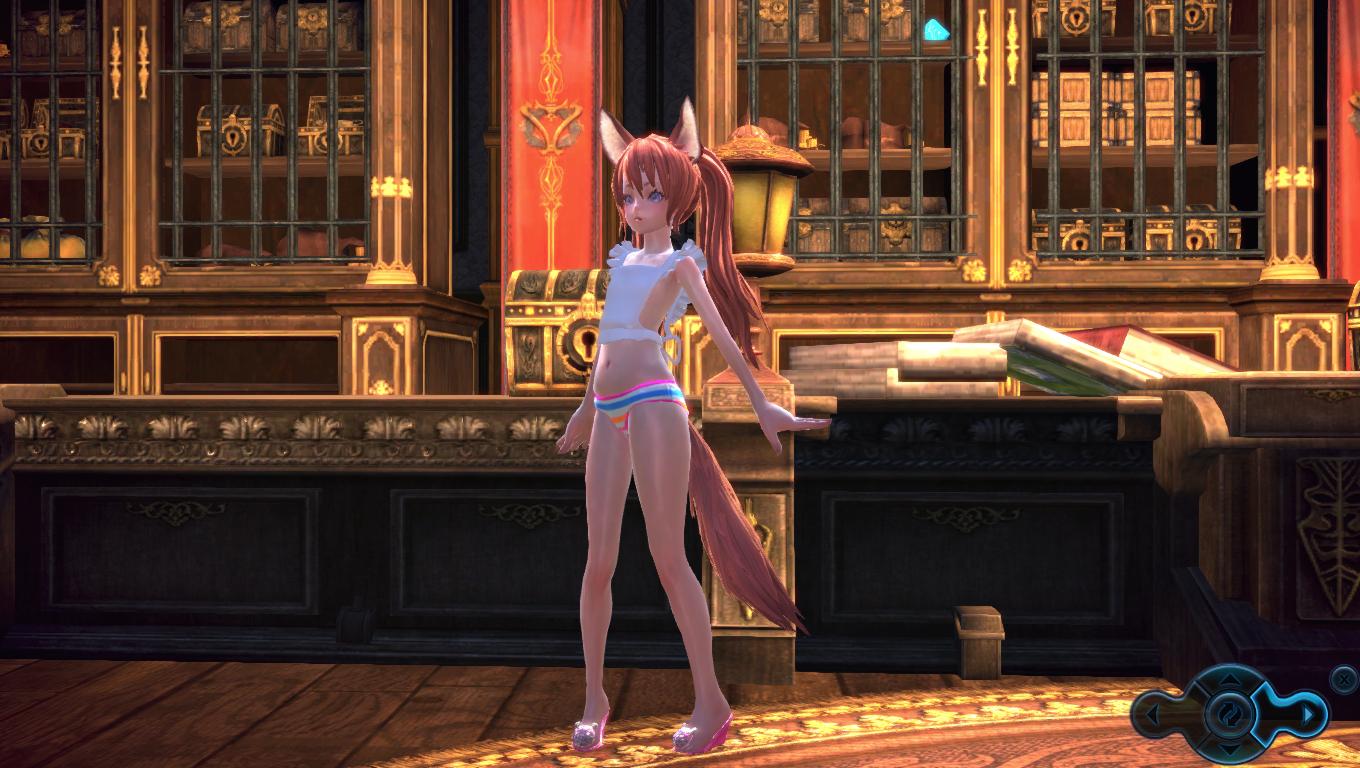
Task: Click the down arrow on the camera control
Action: 1230,748
